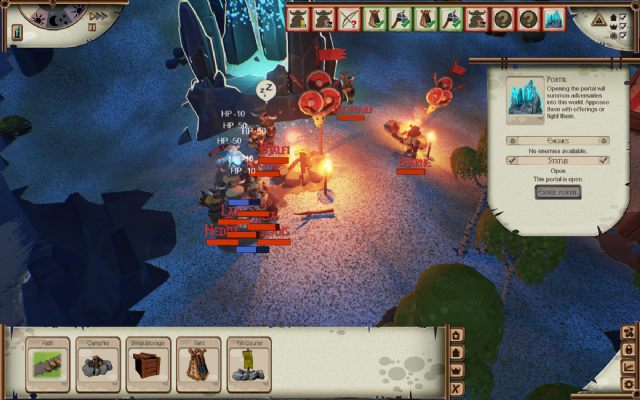Screen dimensions: 640x400
Task: Select the Tent building
Action: (x=198, y=365)
